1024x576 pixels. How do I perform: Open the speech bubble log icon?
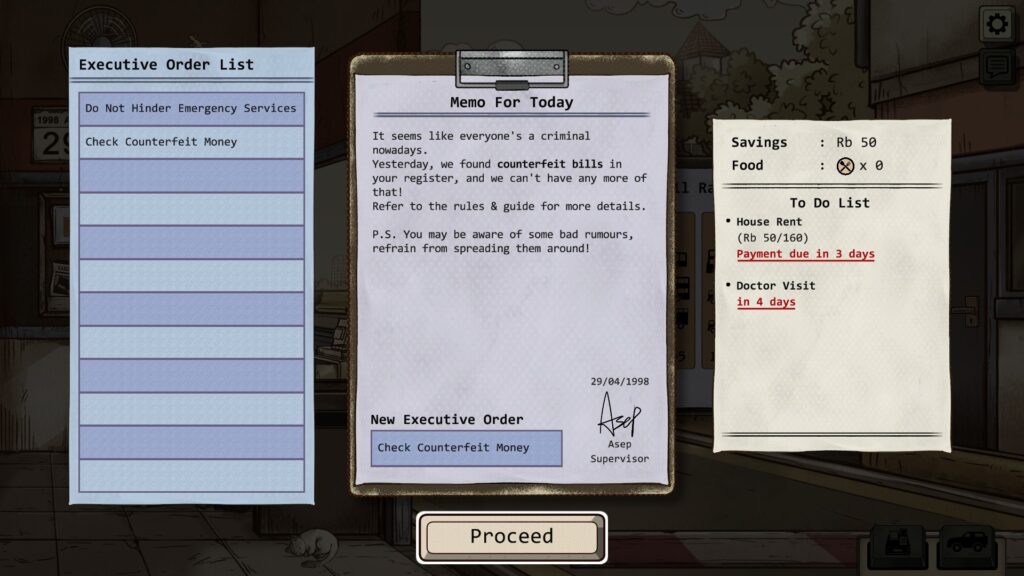click(x=996, y=67)
